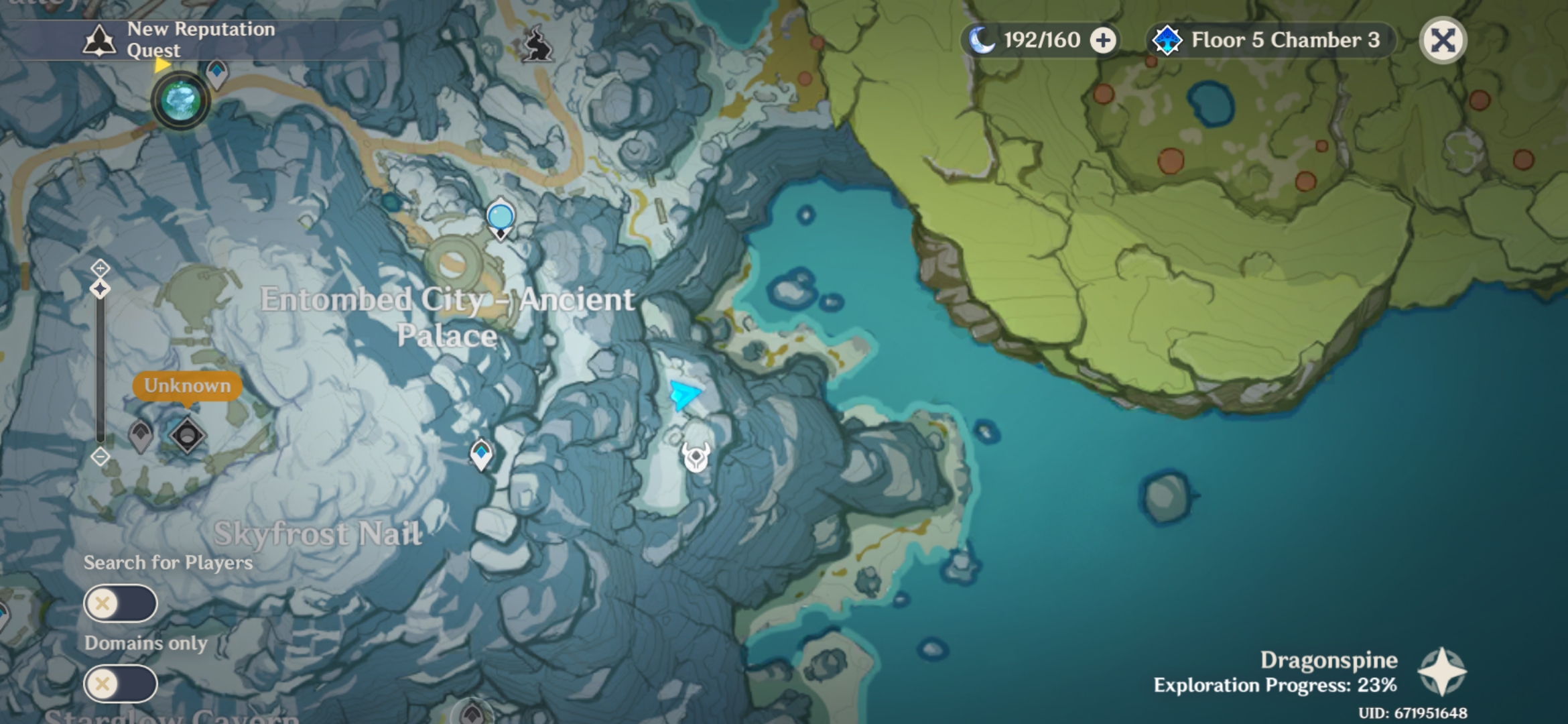Click the plus button next to Original Resin count
Viewport: 1568px width, 724px height.
(1103, 40)
